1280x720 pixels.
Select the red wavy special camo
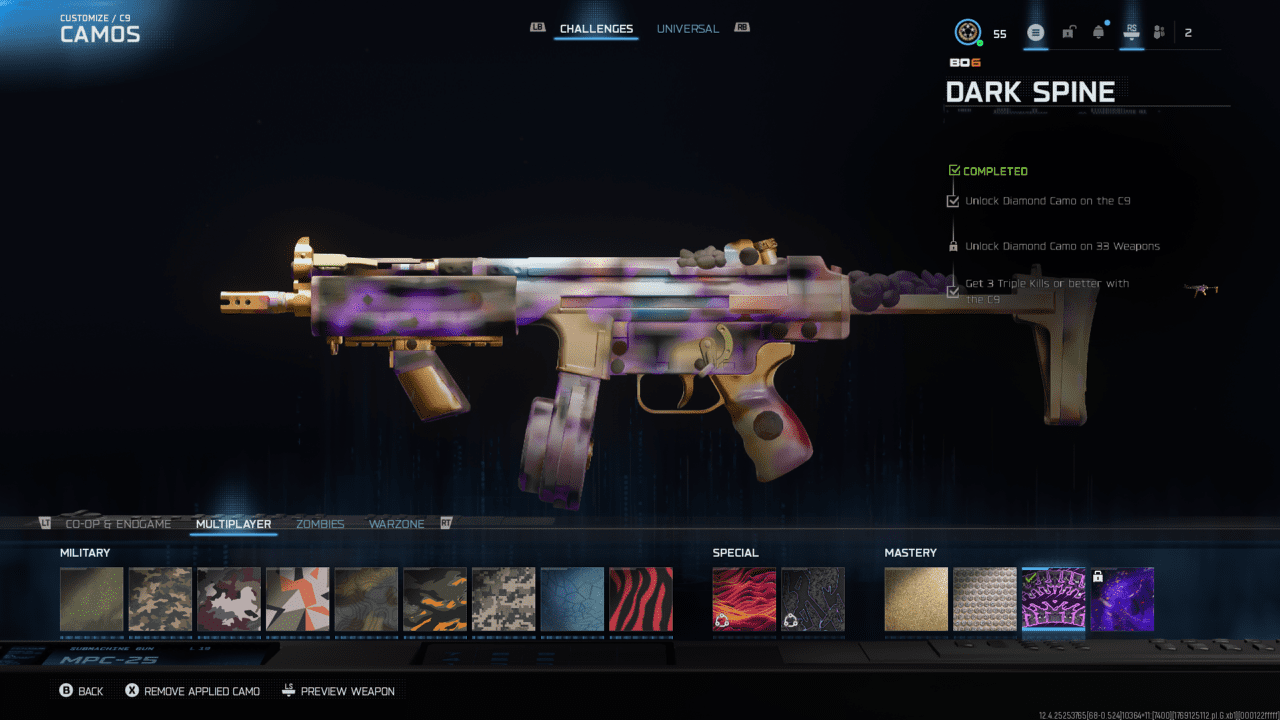click(x=744, y=599)
